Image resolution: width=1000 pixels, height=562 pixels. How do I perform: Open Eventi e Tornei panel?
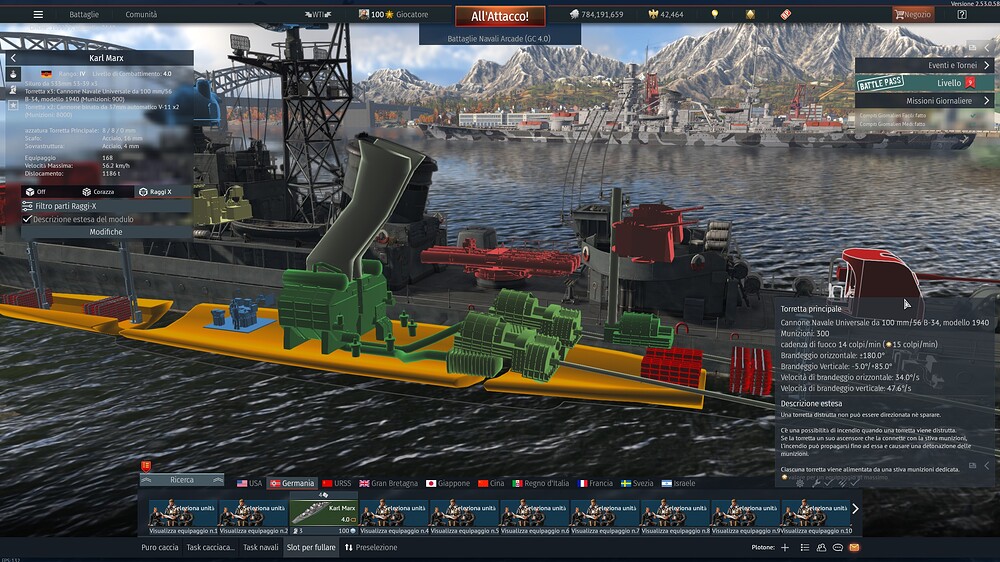point(926,66)
